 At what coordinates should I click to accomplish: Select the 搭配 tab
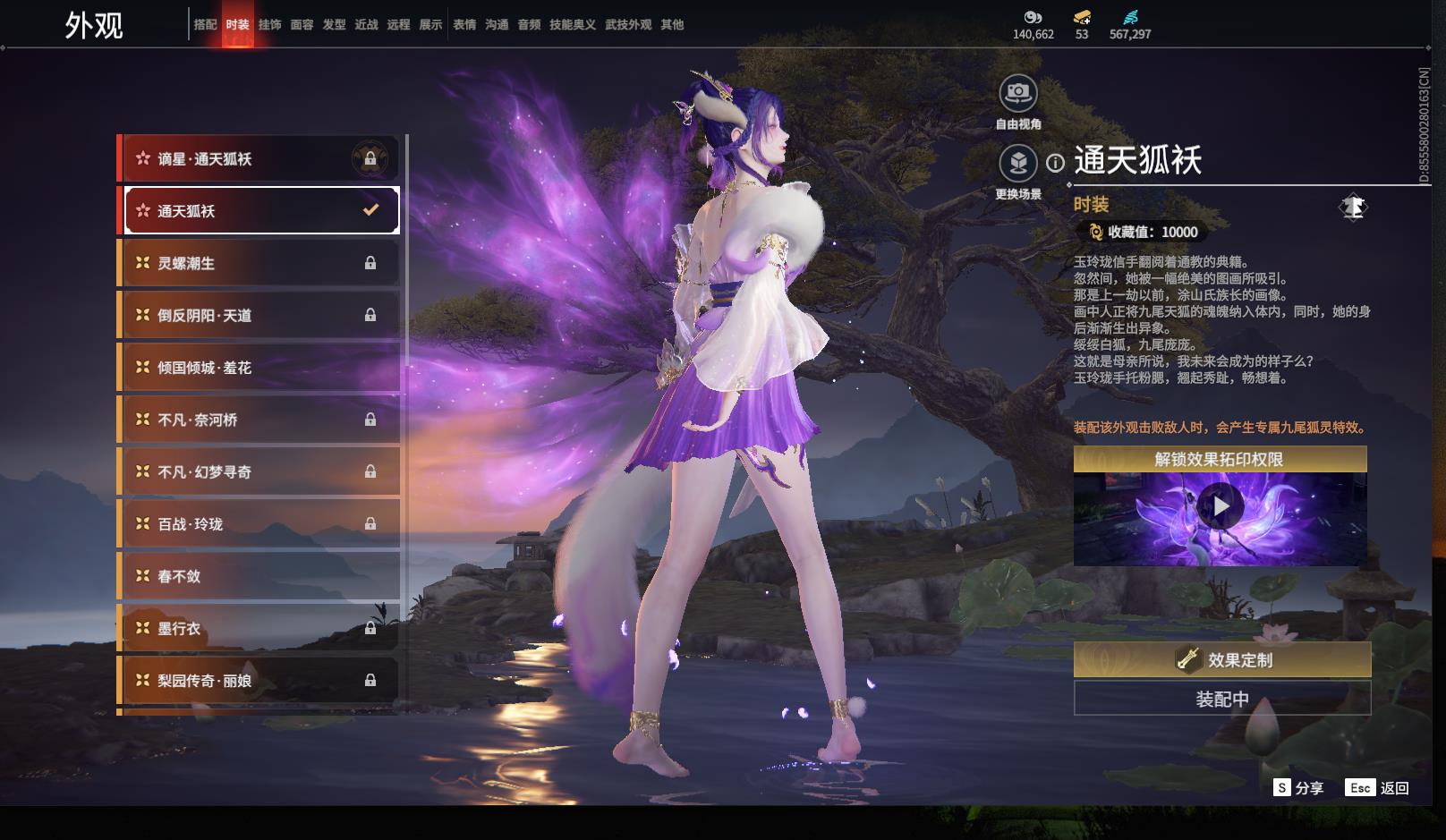[205, 25]
